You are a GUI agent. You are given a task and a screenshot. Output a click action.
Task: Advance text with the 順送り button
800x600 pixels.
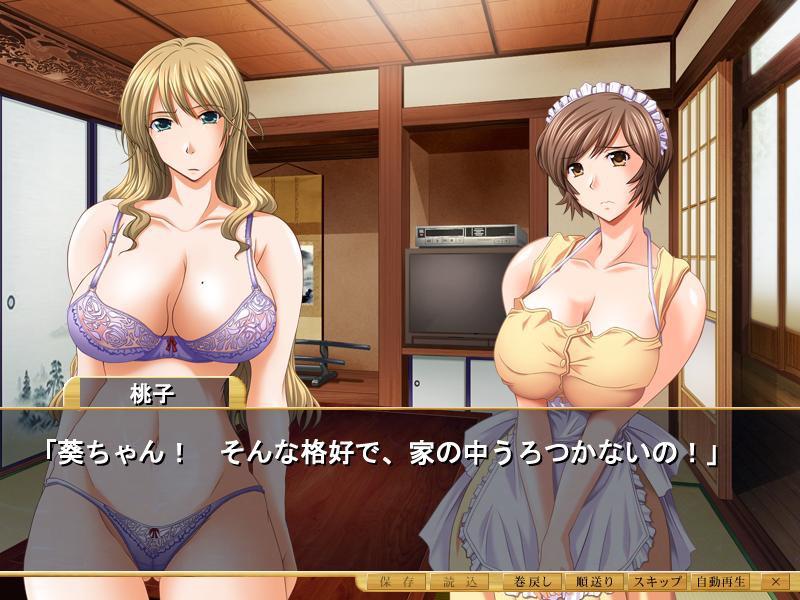click(x=594, y=581)
